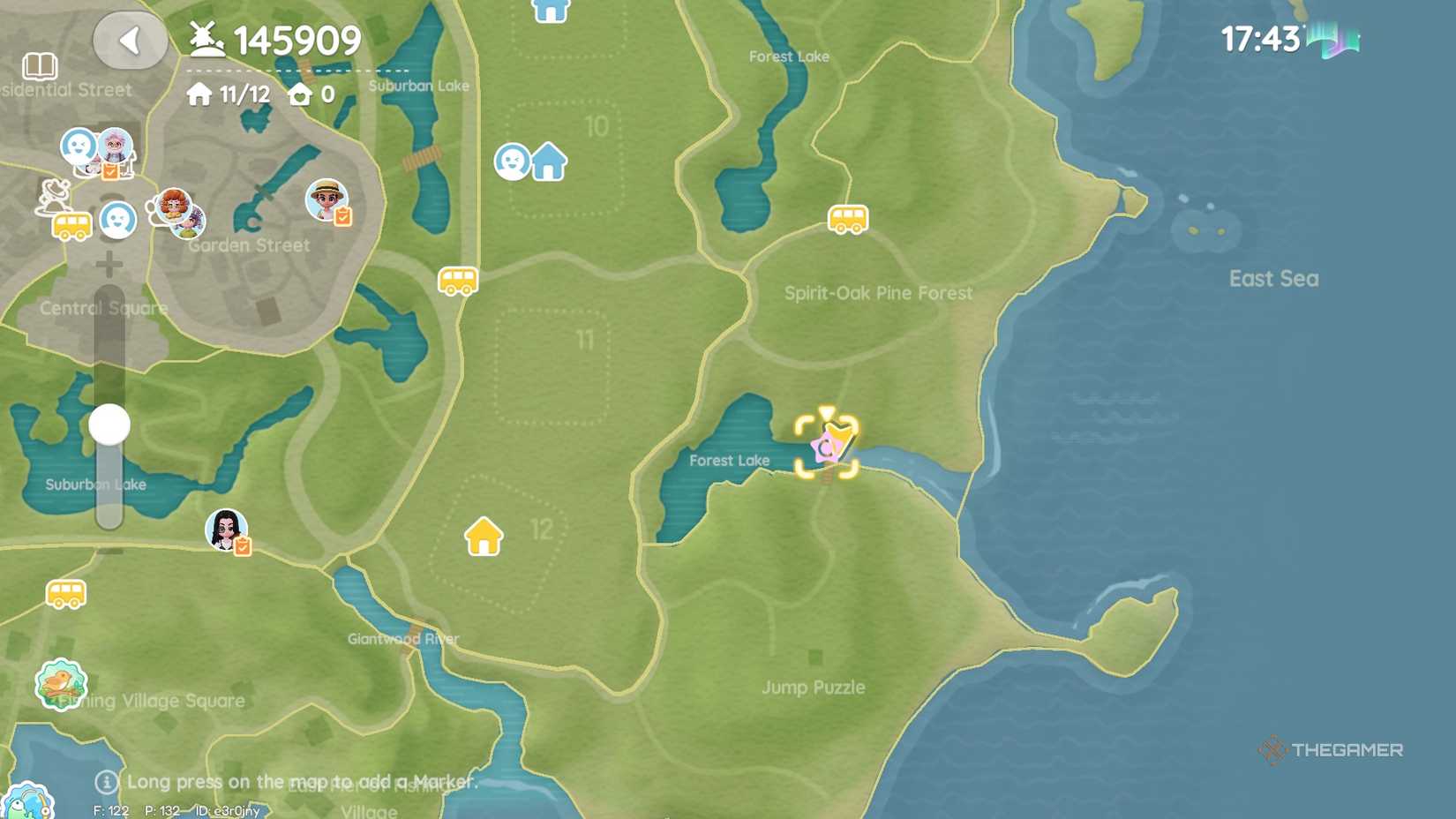Select the satellite dish marker near Central Square
The height and width of the screenshot is (819, 1456).
pyautogui.click(x=51, y=196)
